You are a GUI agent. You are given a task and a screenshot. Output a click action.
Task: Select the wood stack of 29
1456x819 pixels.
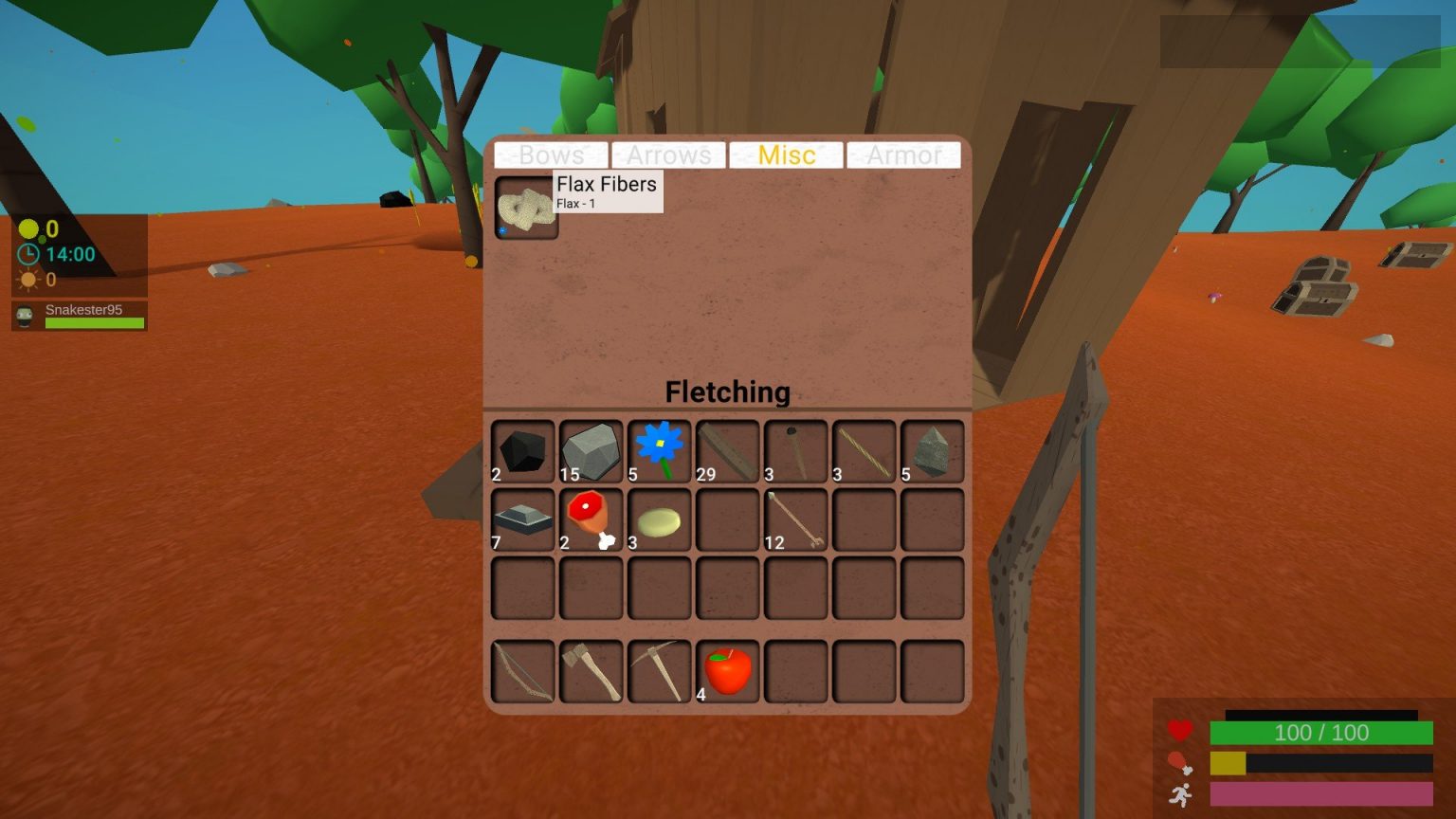pos(727,450)
